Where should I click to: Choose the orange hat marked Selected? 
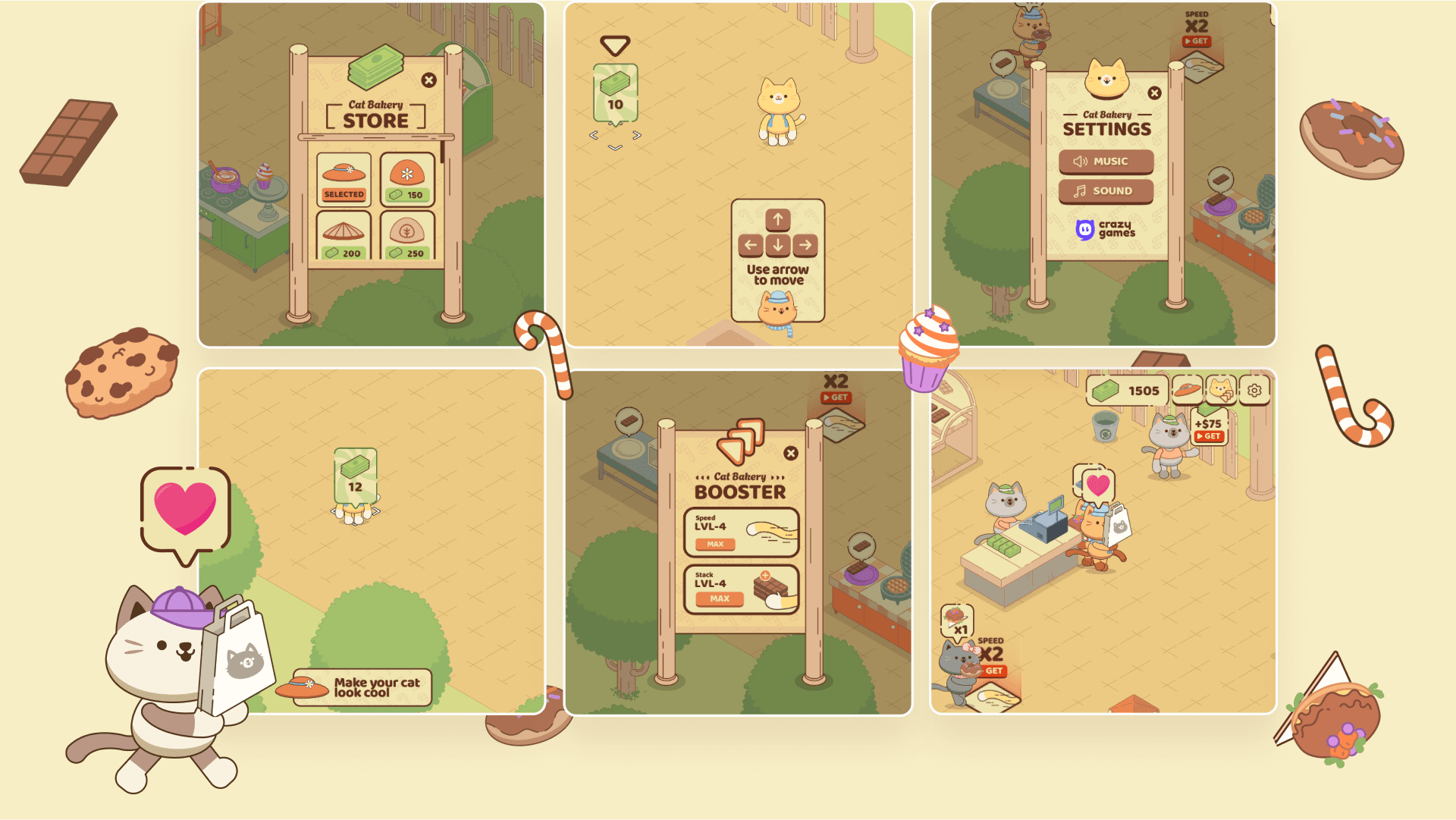pos(344,180)
